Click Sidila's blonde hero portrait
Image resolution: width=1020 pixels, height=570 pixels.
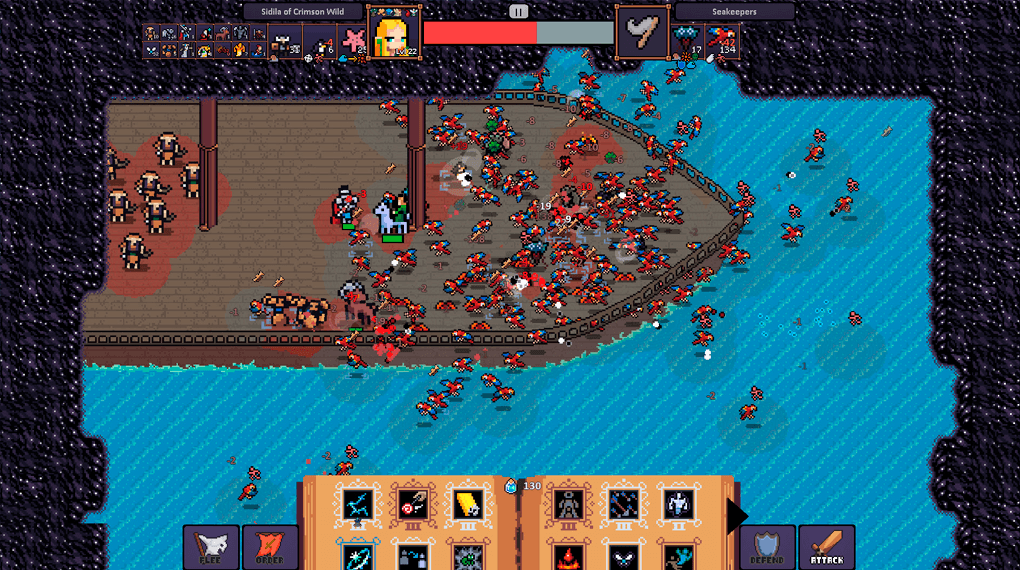click(x=394, y=33)
